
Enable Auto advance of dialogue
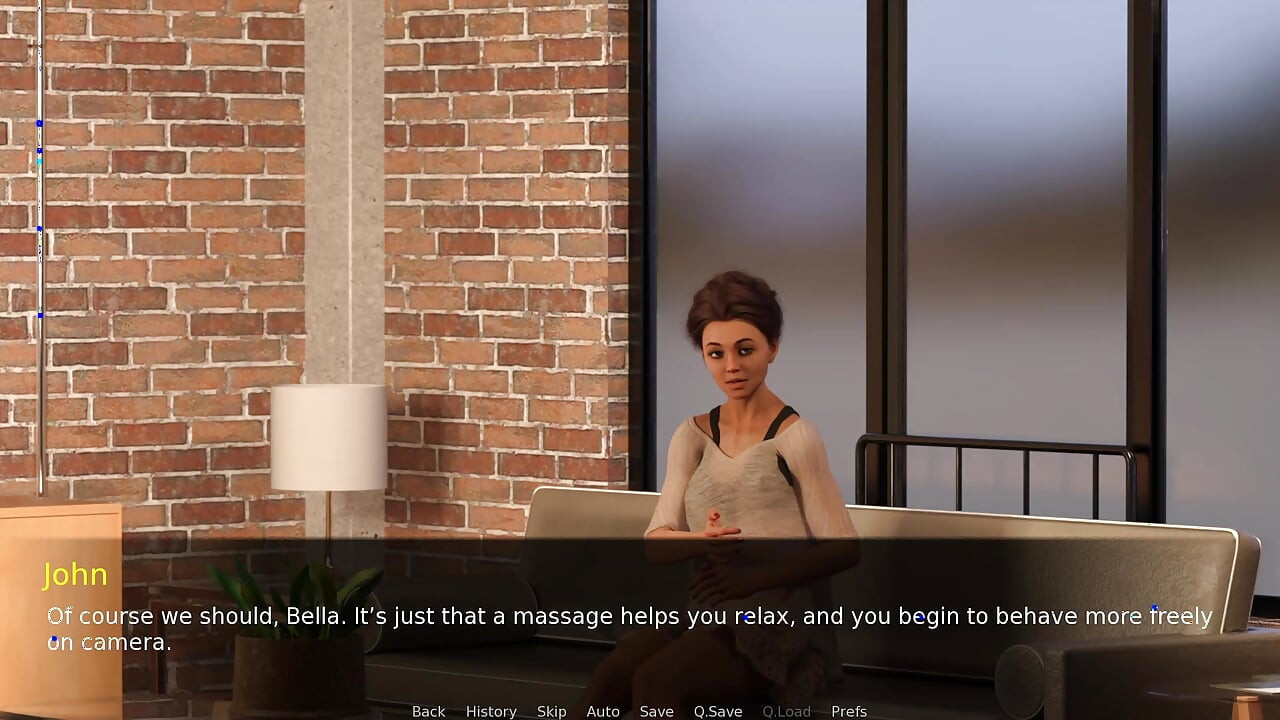tap(603, 711)
